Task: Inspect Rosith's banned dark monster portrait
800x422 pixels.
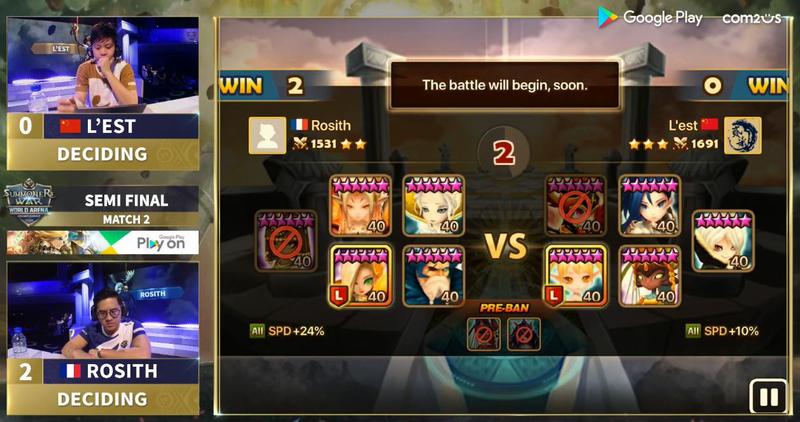Action: 286,240
